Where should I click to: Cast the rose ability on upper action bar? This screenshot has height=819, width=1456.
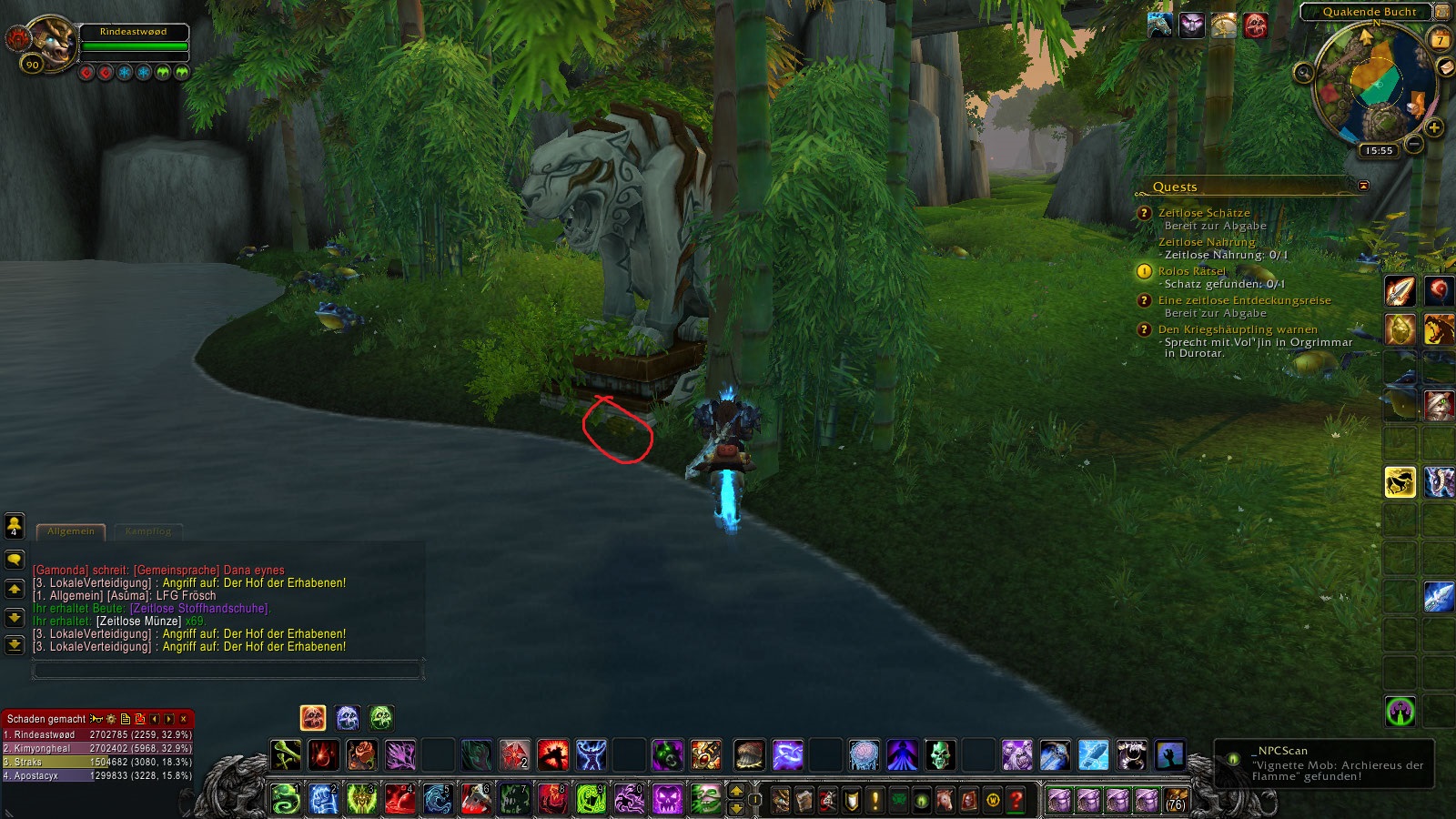click(361, 754)
